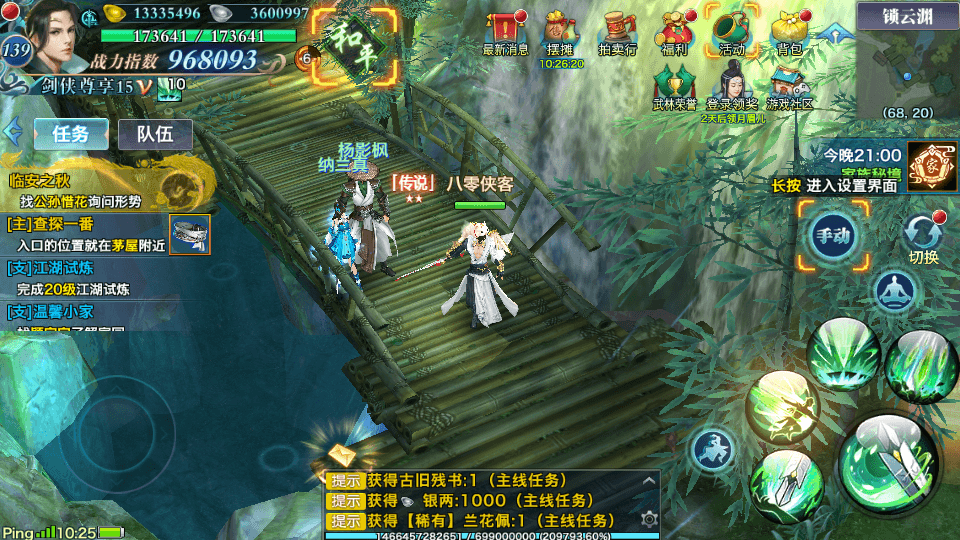Image resolution: width=960 pixels, height=540 pixels.
Task: Tap the 切换 switch button
Action: tap(923, 238)
